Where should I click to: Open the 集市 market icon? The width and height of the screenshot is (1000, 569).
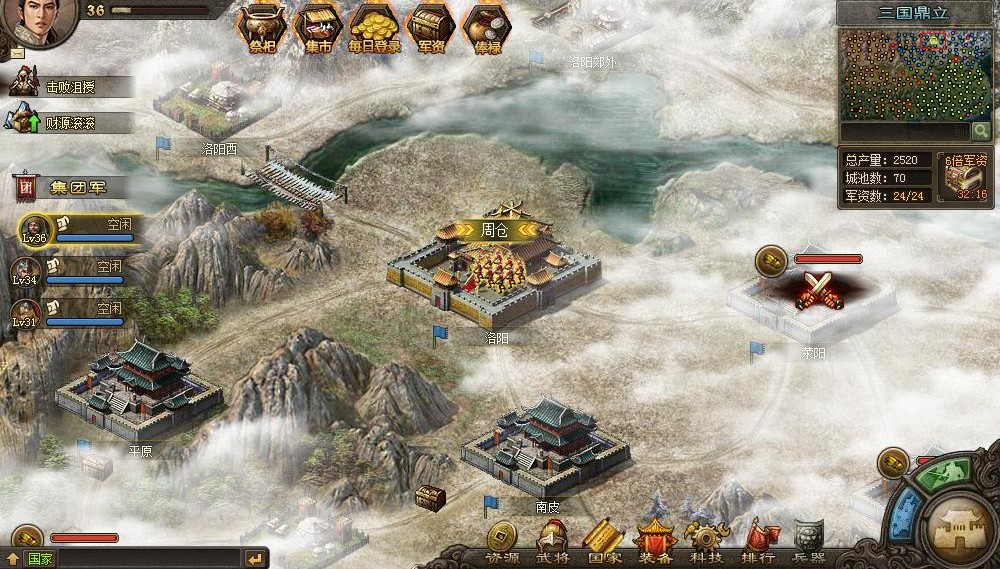click(x=318, y=28)
